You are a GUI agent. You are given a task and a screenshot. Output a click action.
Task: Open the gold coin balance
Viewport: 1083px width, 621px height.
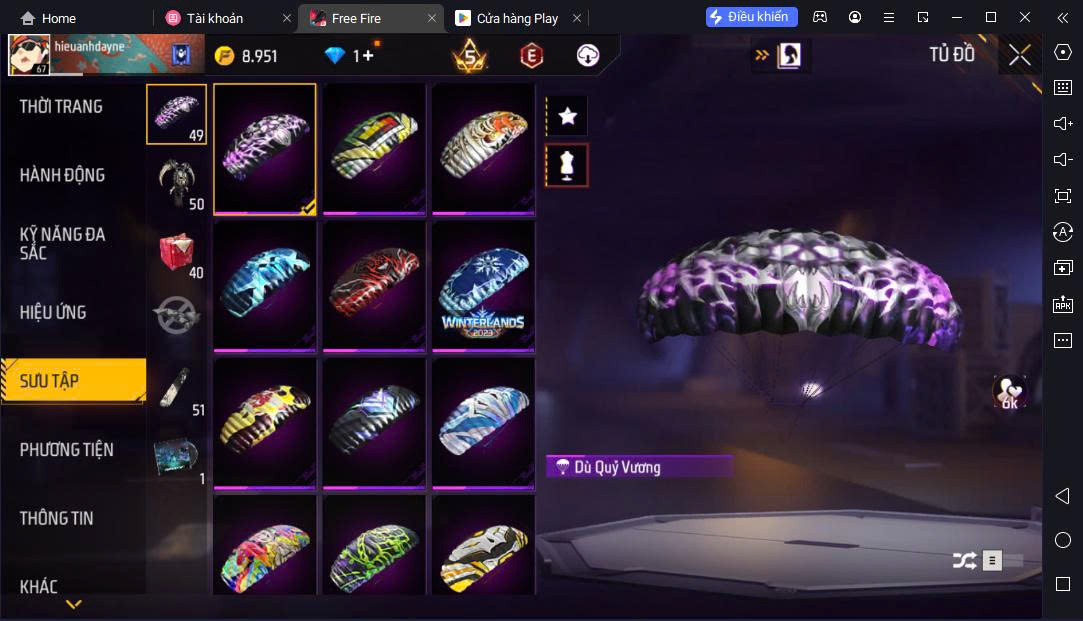point(246,56)
